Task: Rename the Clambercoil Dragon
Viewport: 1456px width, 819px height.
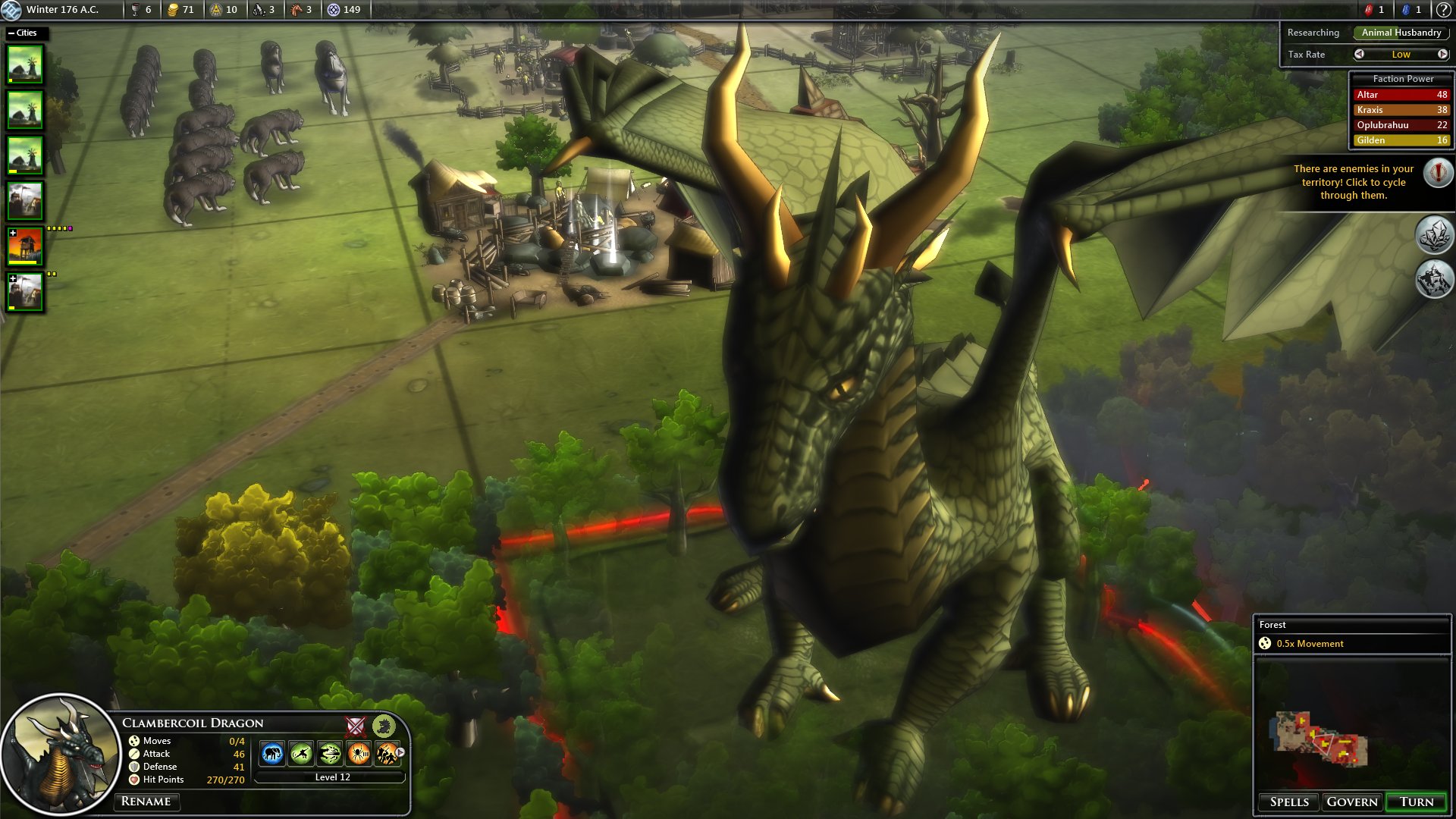Action: point(146,802)
